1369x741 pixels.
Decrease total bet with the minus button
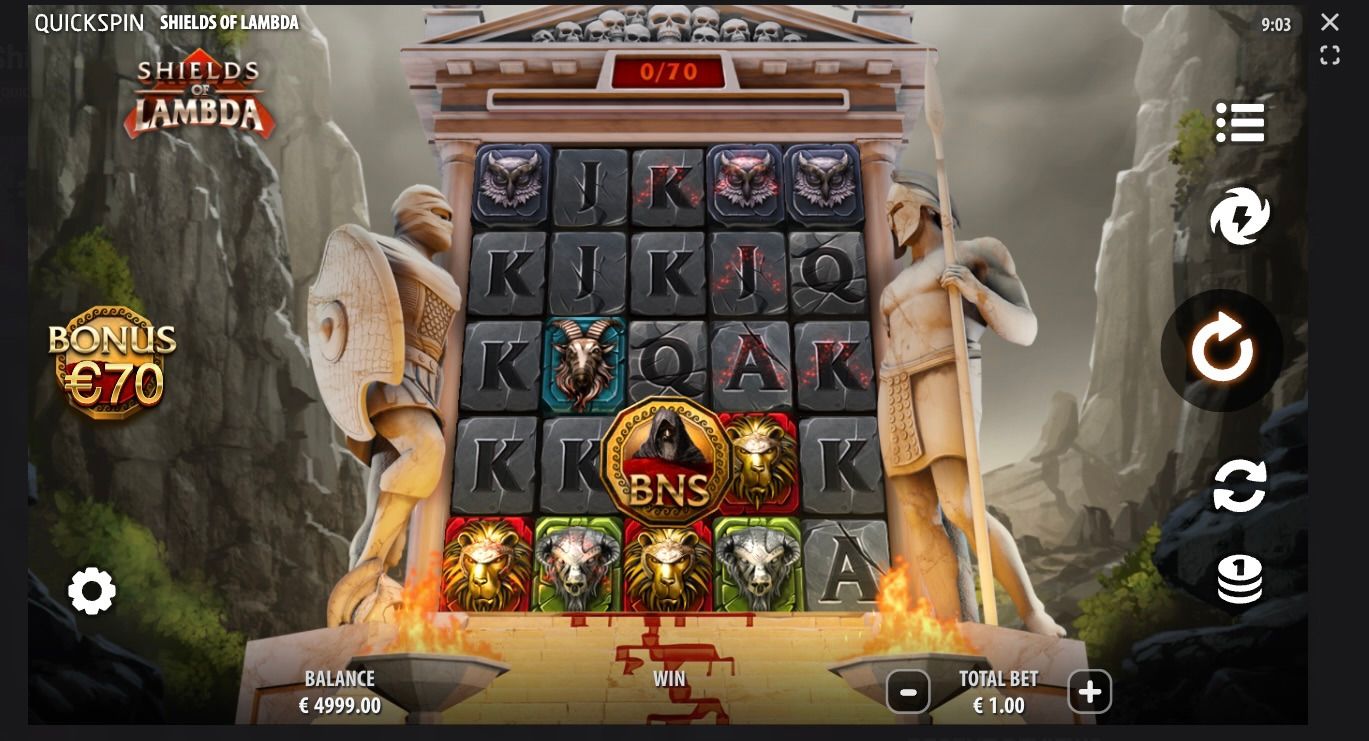coord(908,691)
